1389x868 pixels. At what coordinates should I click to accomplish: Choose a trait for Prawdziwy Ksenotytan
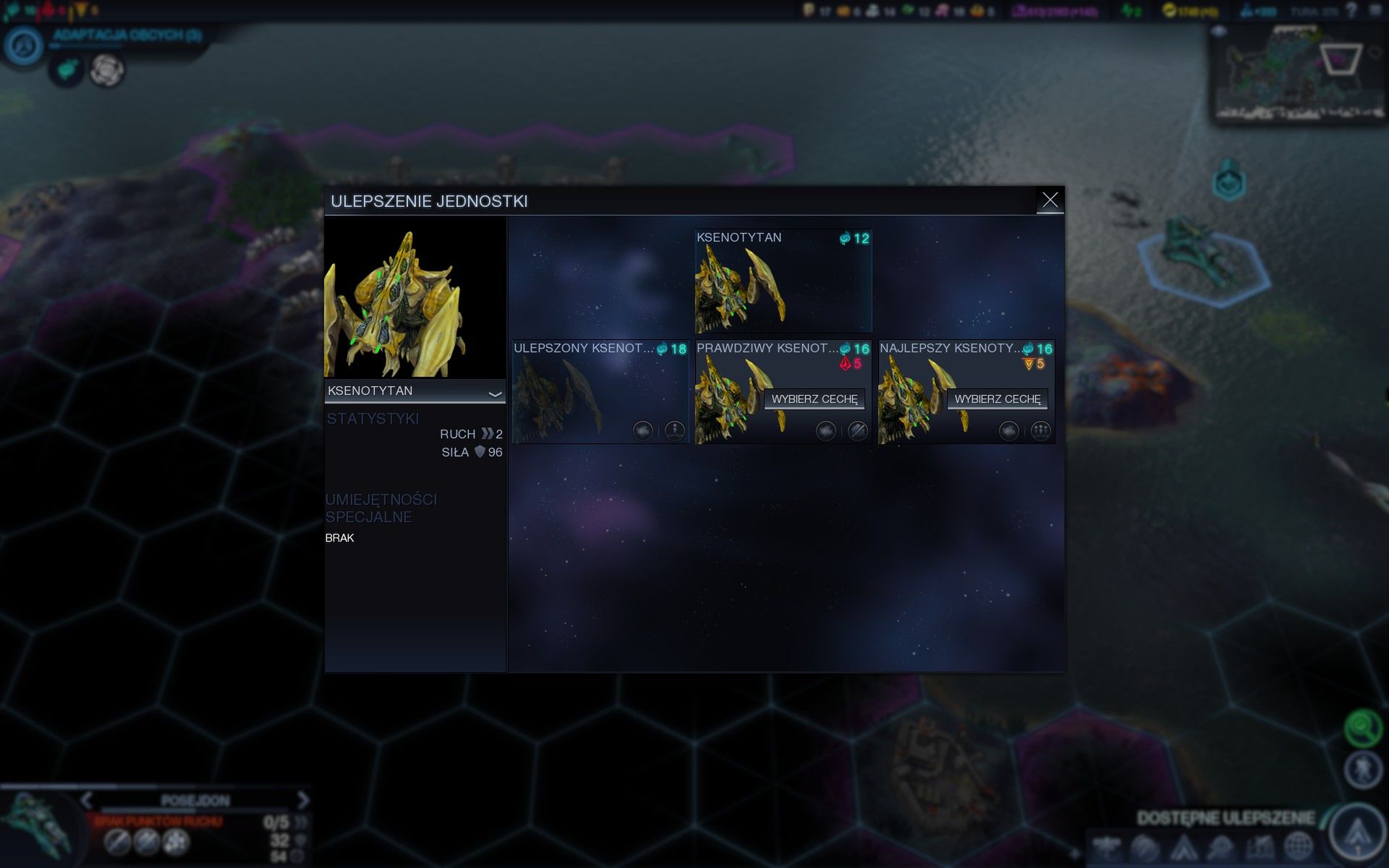[814, 399]
